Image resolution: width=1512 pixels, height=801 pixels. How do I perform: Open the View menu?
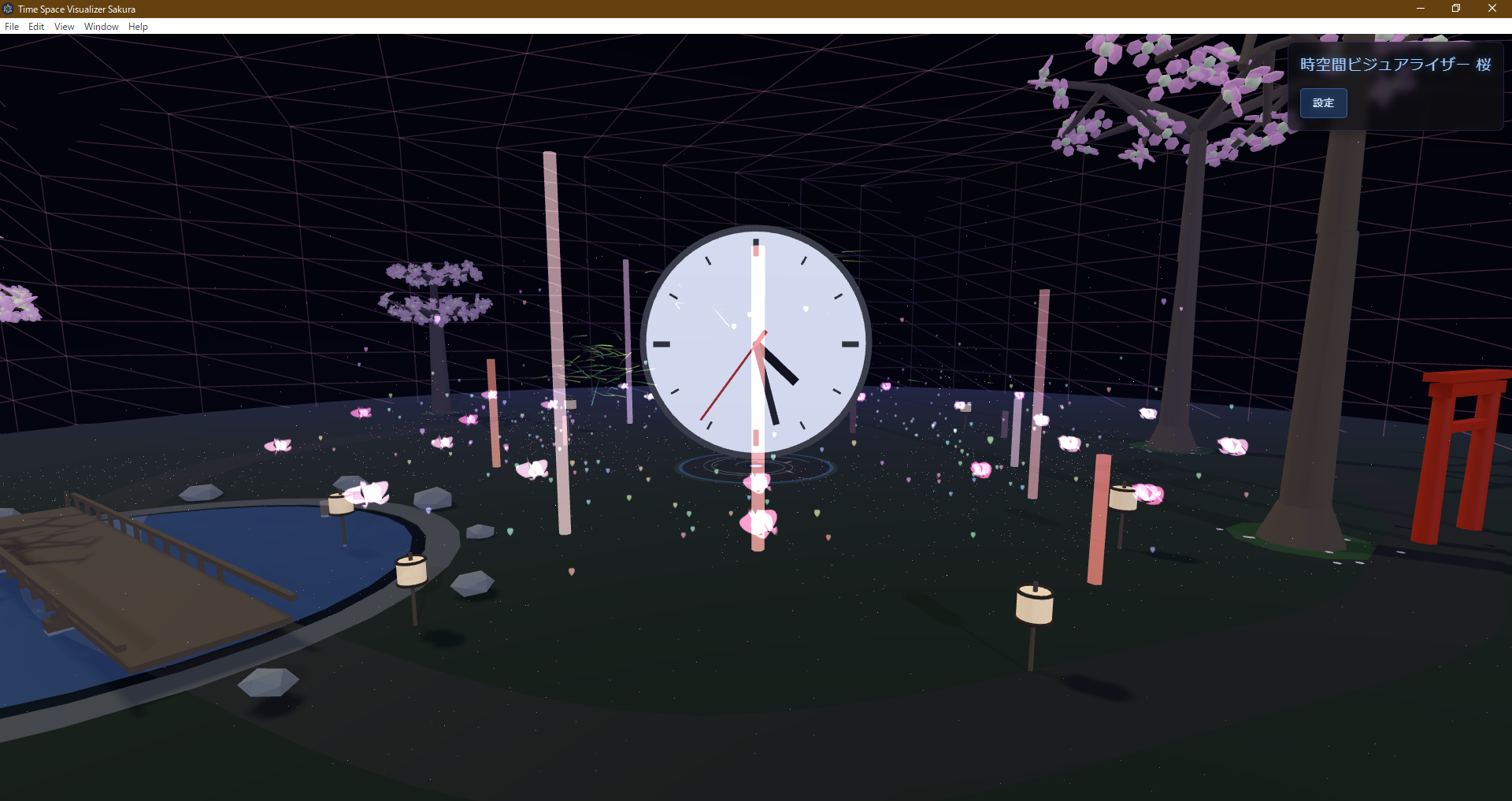tap(64, 26)
